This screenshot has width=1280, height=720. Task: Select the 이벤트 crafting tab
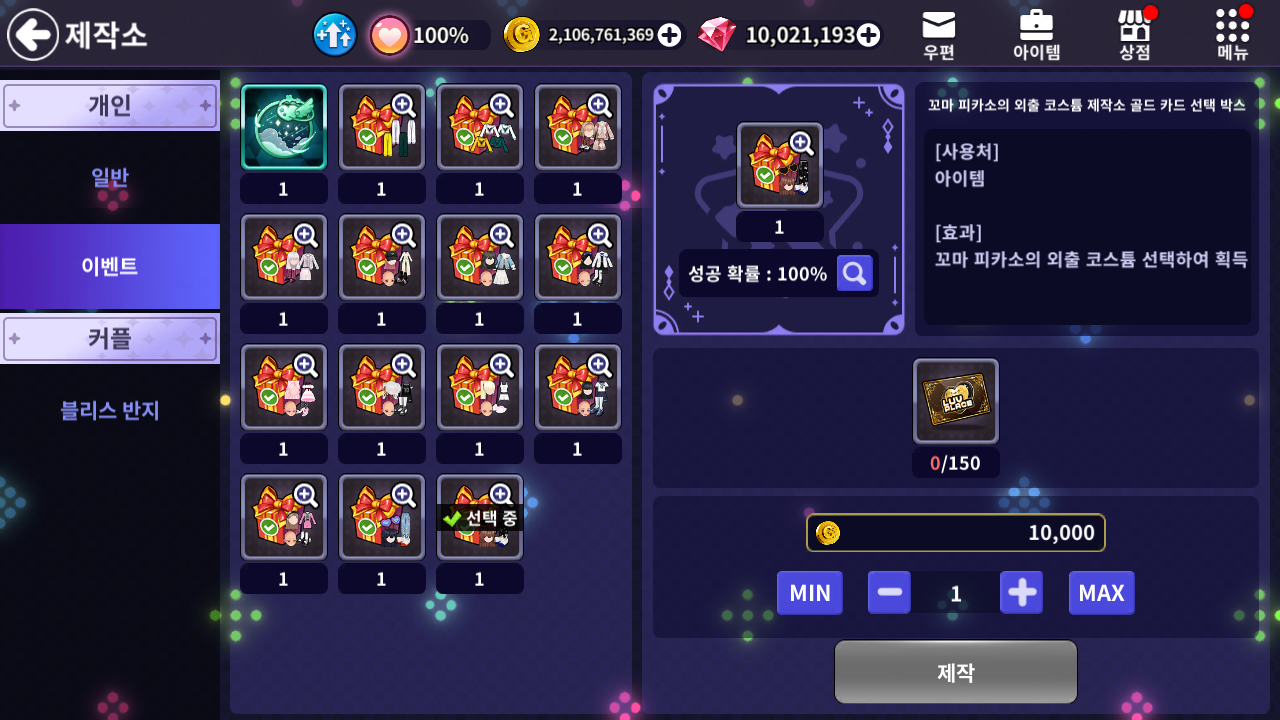(110, 266)
